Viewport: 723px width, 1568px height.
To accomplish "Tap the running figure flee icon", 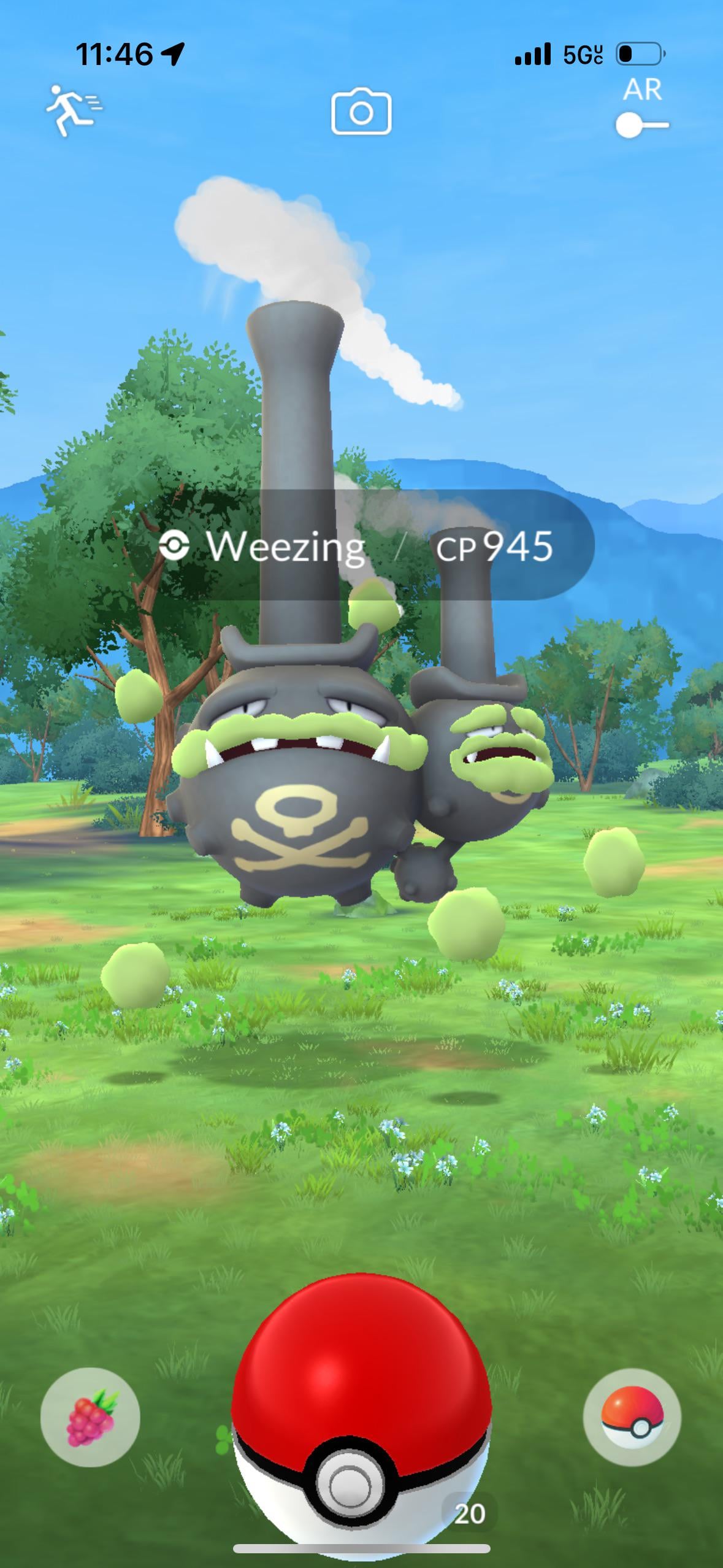I will 74,110.
